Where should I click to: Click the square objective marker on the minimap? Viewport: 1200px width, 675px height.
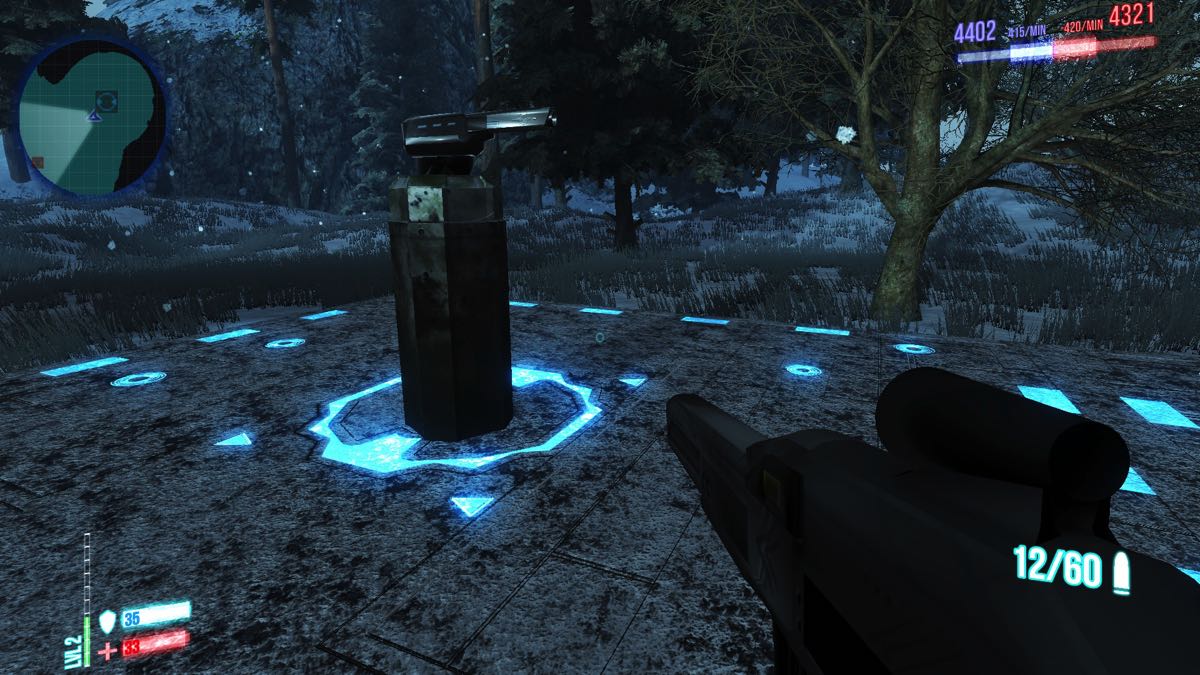(106, 99)
